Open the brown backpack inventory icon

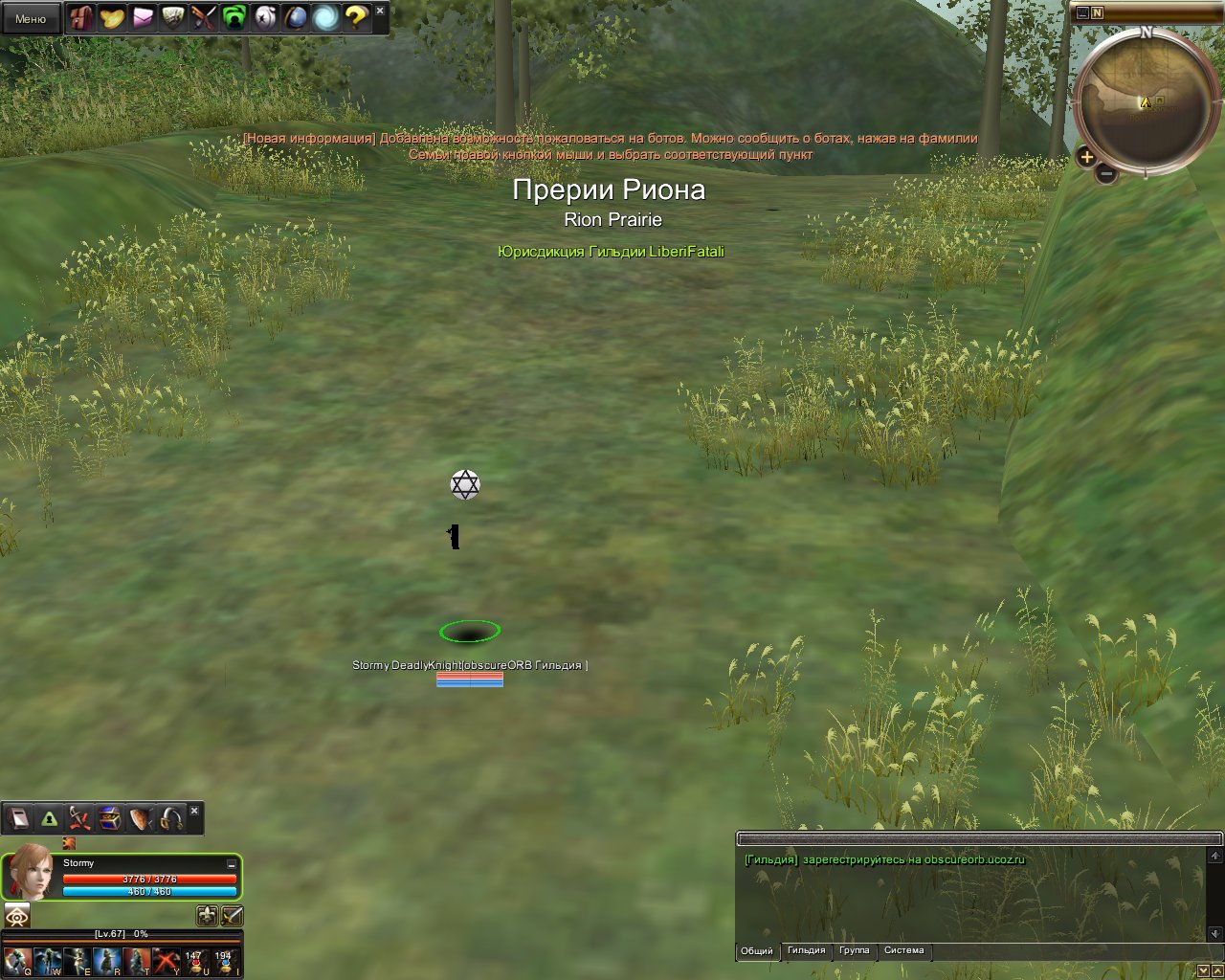click(x=81, y=17)
